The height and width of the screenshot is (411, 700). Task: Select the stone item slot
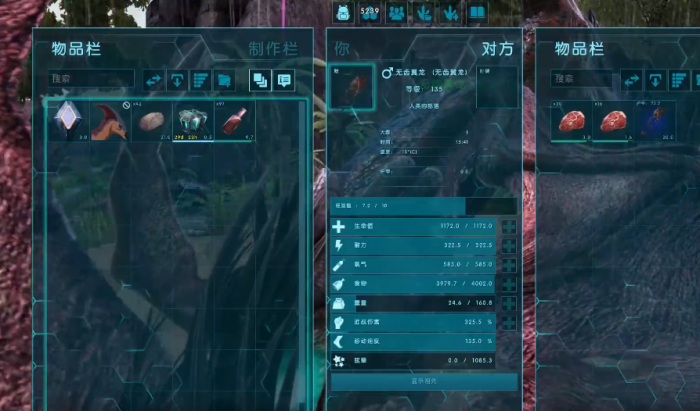151,121
